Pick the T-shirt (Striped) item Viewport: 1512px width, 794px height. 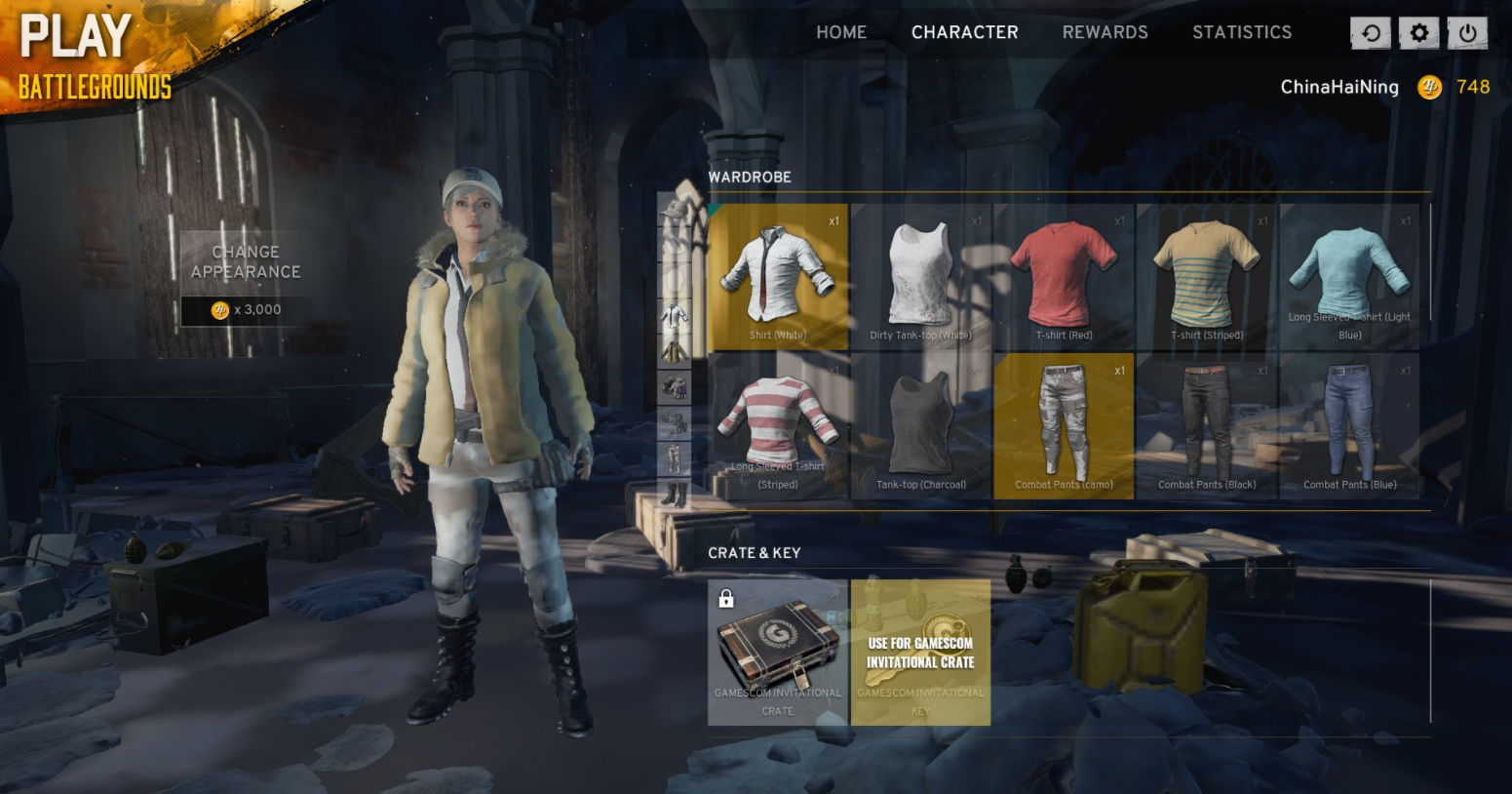[1207, 277]
